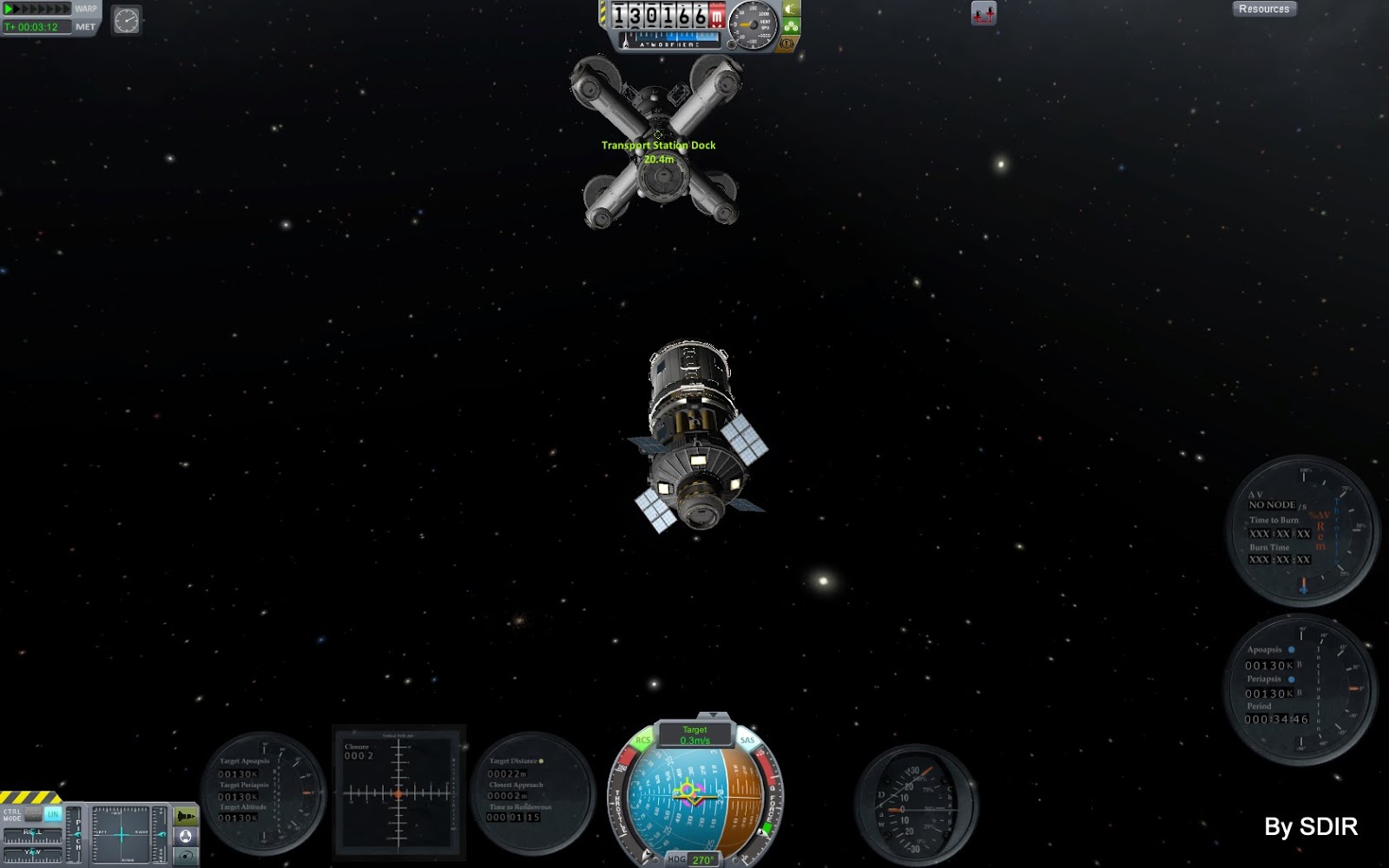Viewport: 1389px width, 868px height.
Task: Click the HDG heading display below the navball
Action: pyautogui.click(x=694, y=858)
